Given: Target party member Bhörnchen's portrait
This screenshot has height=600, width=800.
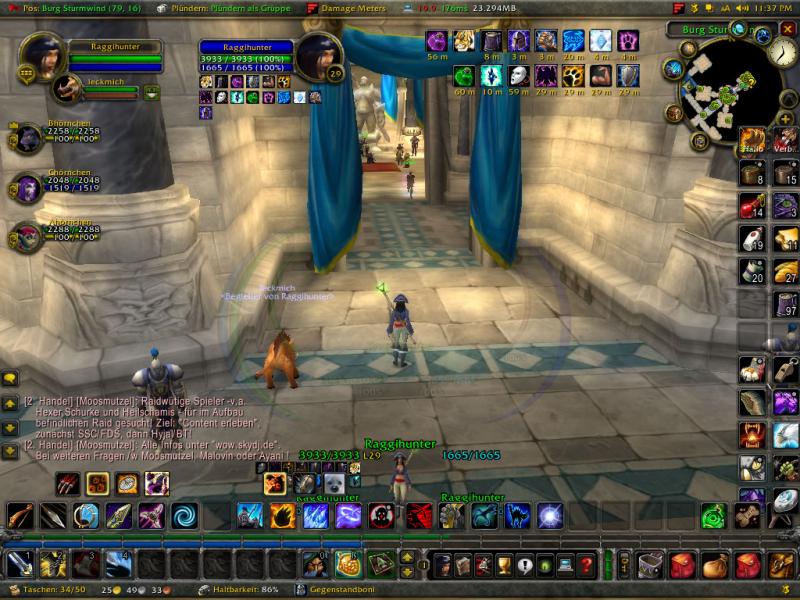Looking at the screenshot, I should tap(27, 137).
